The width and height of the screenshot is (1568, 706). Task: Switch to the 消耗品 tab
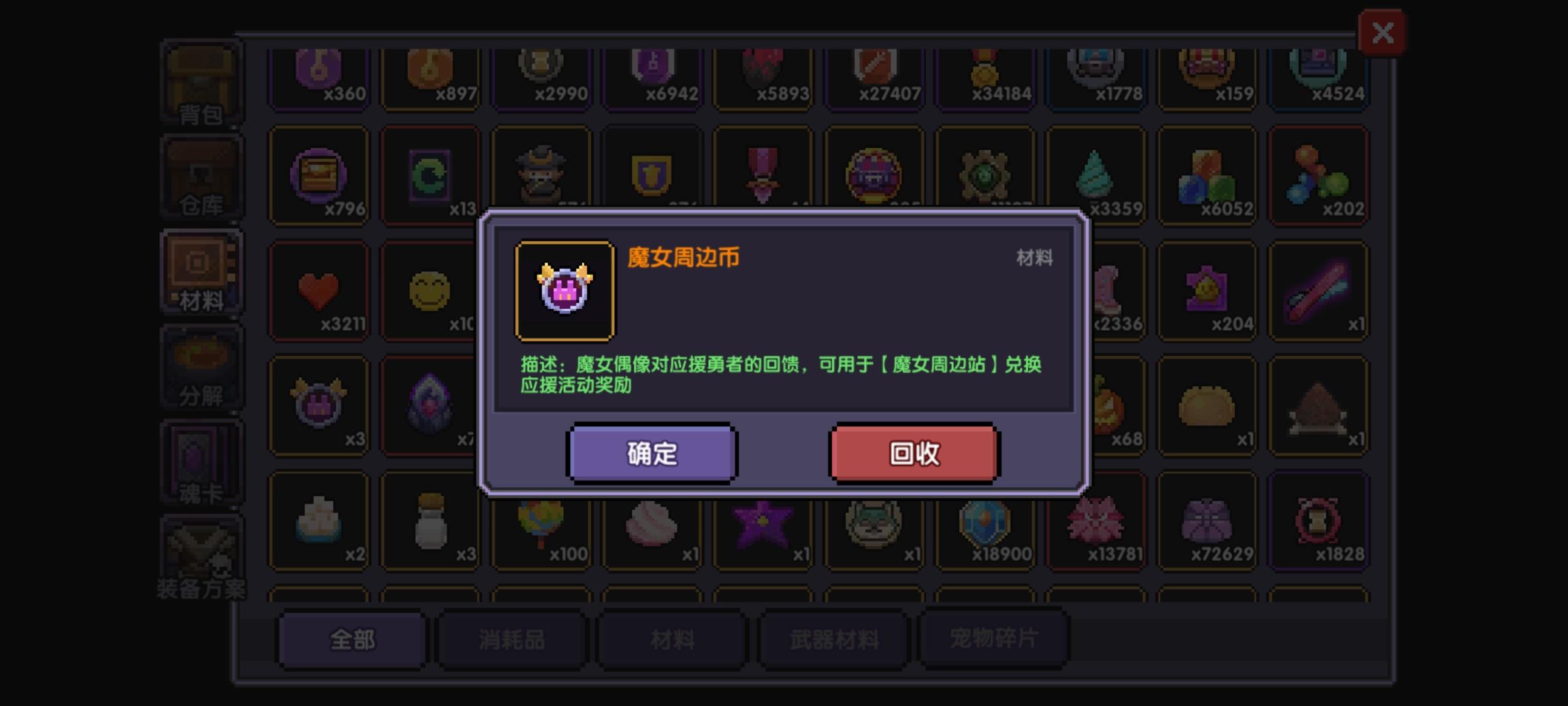(x=510, y=639)
